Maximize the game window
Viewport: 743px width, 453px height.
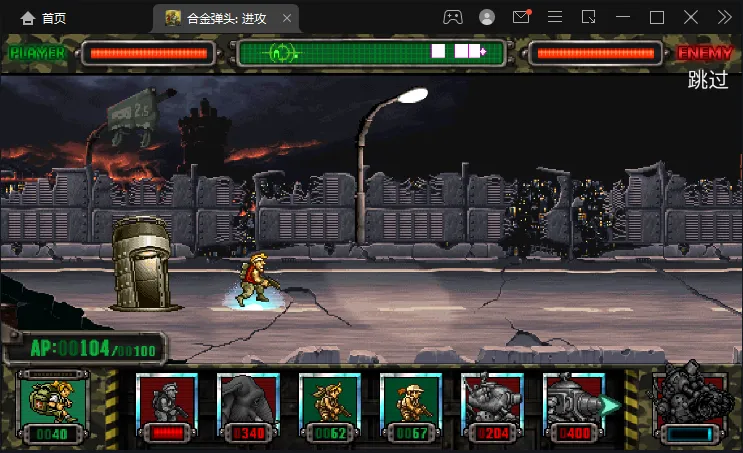point(657,17)
